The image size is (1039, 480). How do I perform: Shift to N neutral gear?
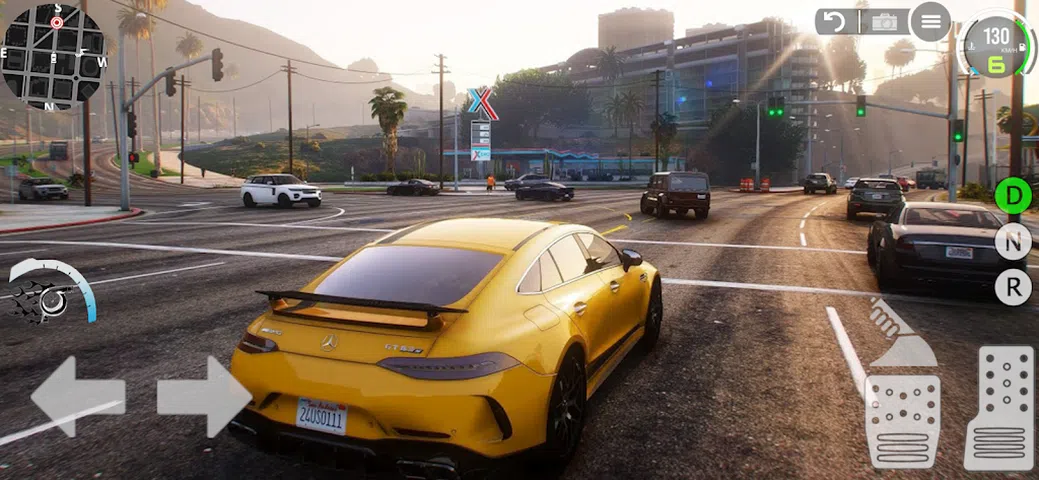pos(1013,241)
